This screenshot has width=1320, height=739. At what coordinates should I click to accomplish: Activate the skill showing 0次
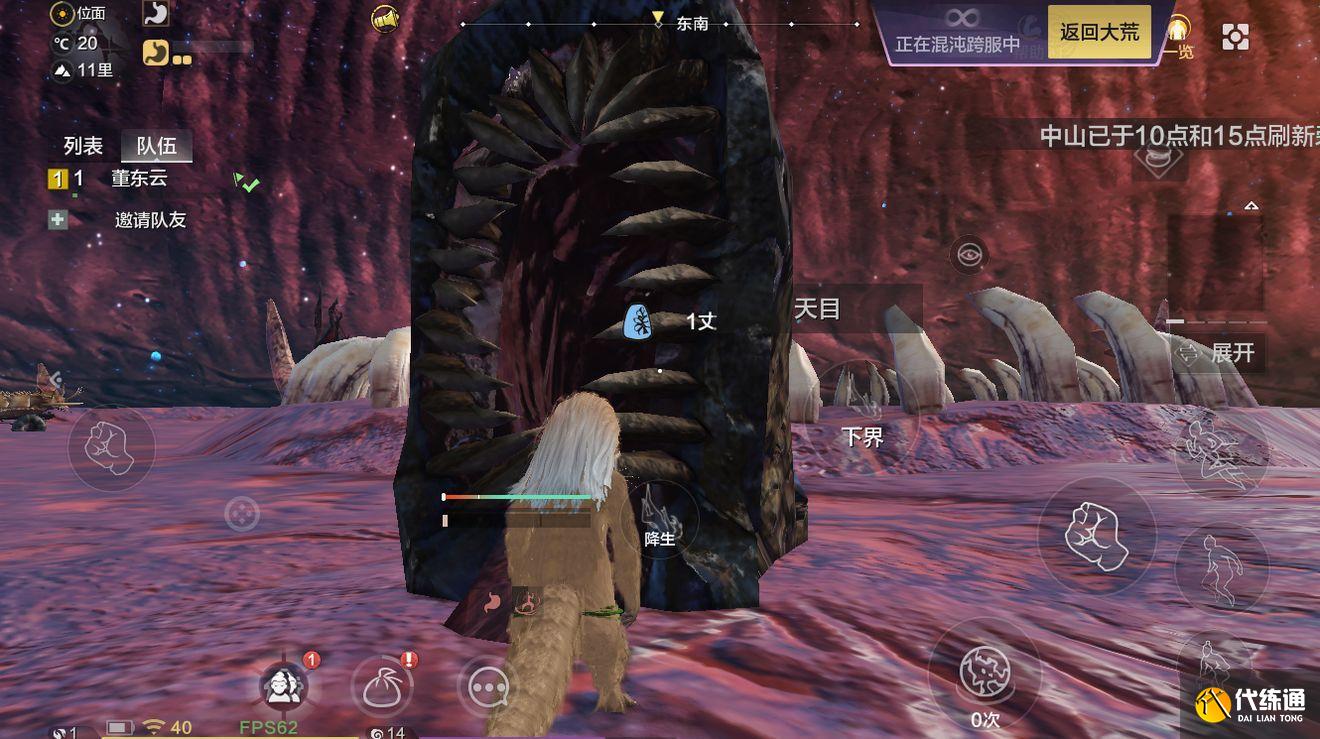point(985,673)
